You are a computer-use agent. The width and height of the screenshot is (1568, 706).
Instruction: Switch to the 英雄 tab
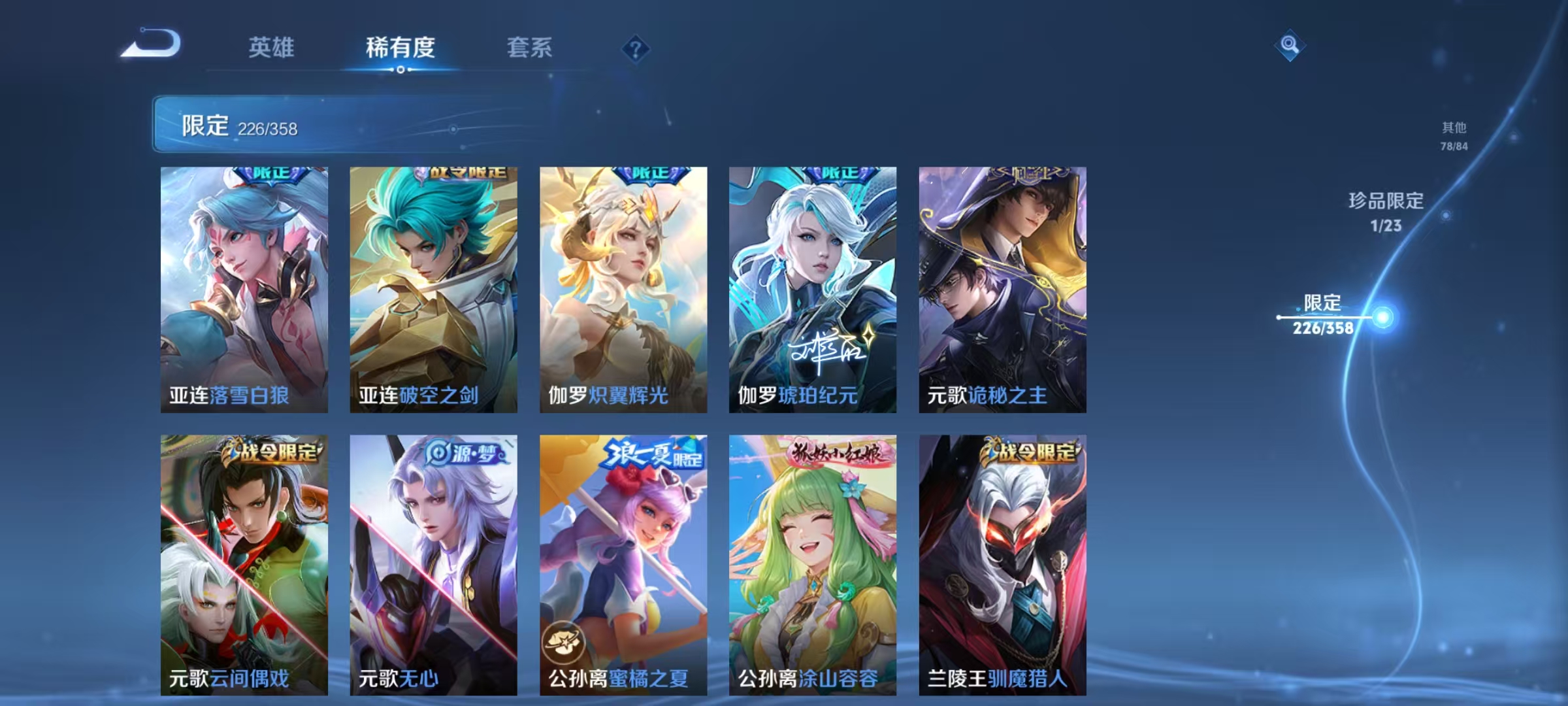[x=272, y=48]
